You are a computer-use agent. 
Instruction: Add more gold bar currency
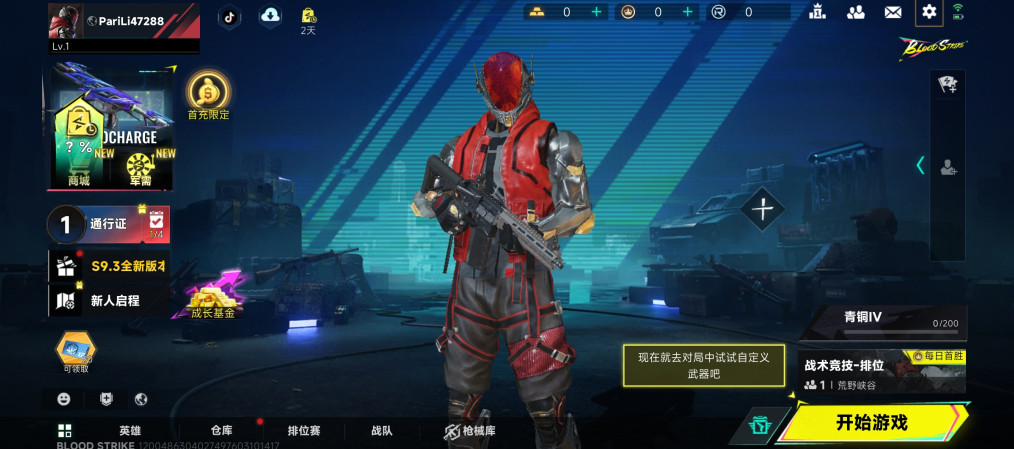pyautogui.click(x=597, y=12)
